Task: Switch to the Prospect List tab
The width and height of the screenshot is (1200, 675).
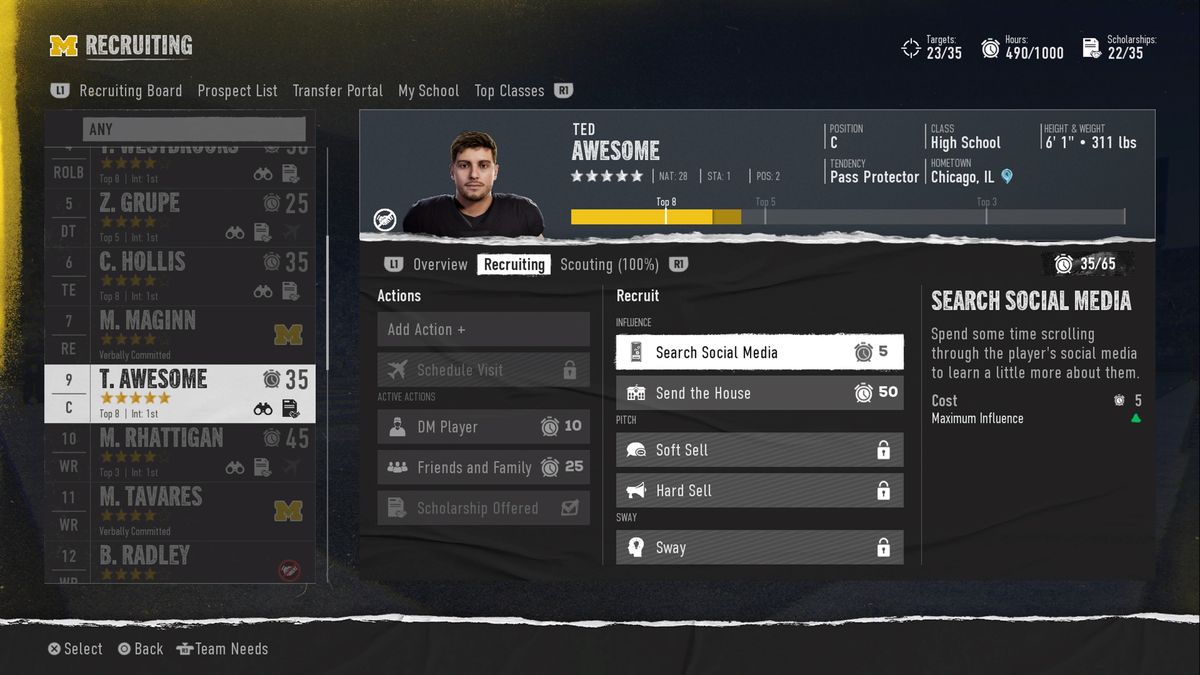Action: point(237,91)
